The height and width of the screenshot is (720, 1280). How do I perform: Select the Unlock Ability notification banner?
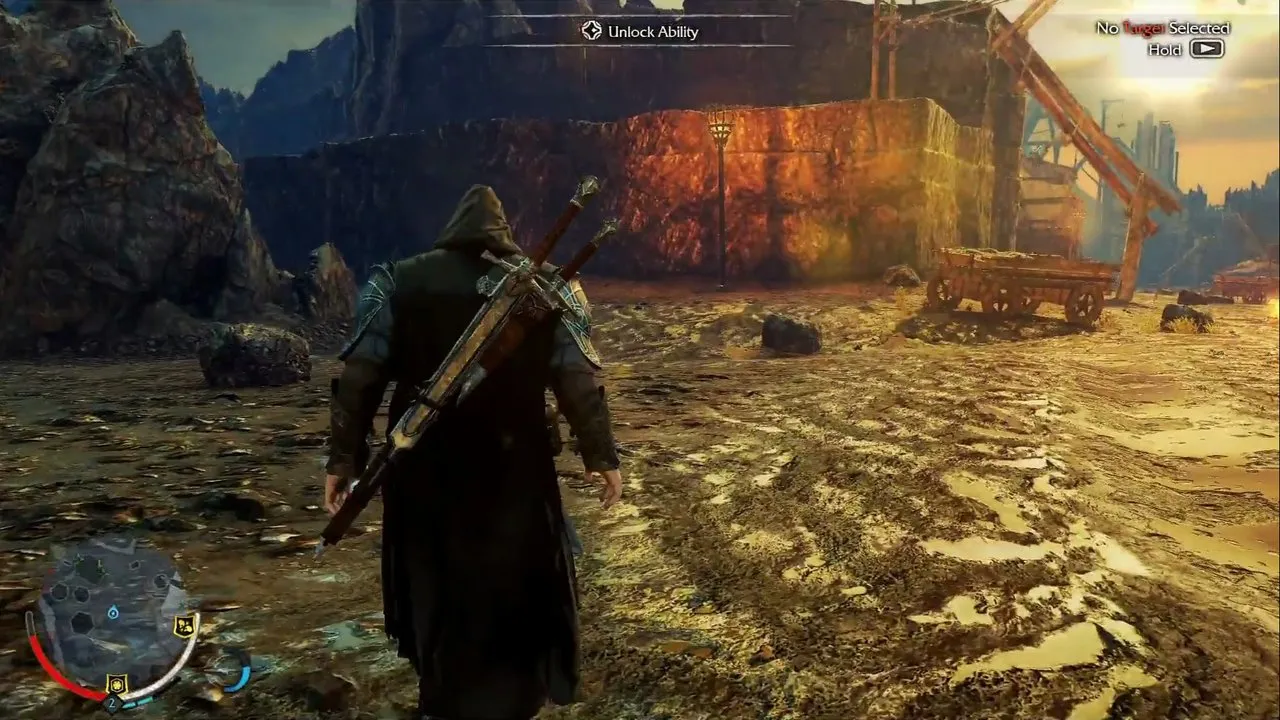[x=640, y=31]
